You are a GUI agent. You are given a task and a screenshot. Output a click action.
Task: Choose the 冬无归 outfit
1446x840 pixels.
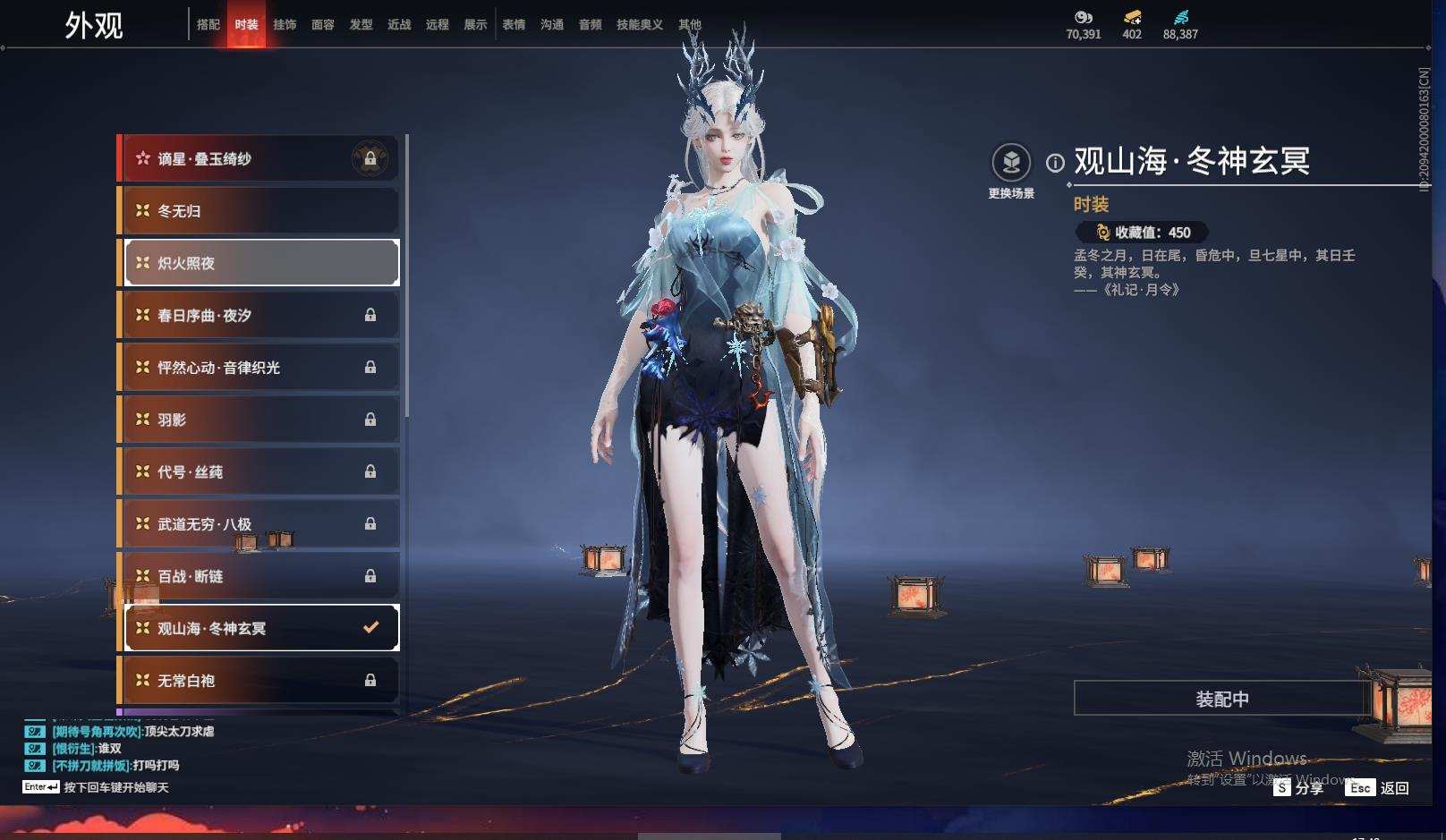[259, 211]
